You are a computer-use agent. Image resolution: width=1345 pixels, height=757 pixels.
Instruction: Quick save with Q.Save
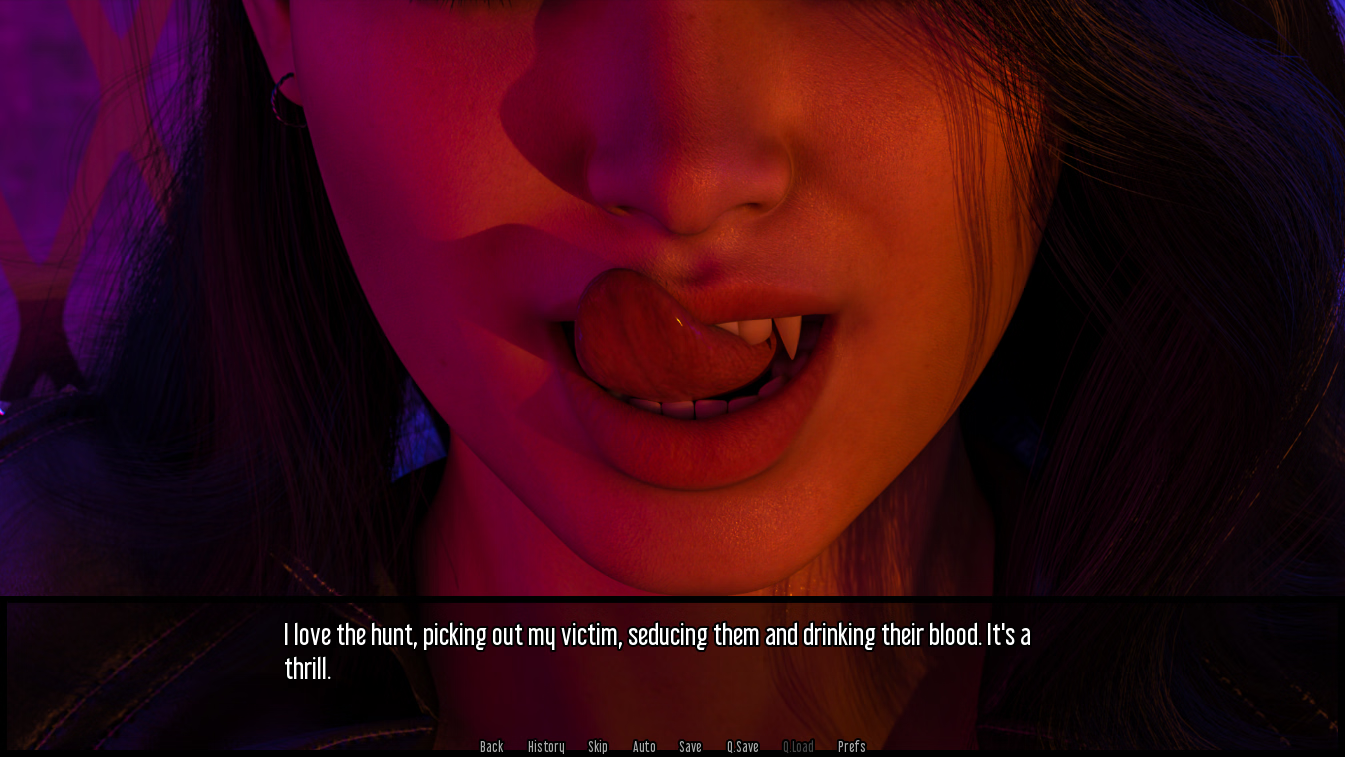[x=742, y=747]
